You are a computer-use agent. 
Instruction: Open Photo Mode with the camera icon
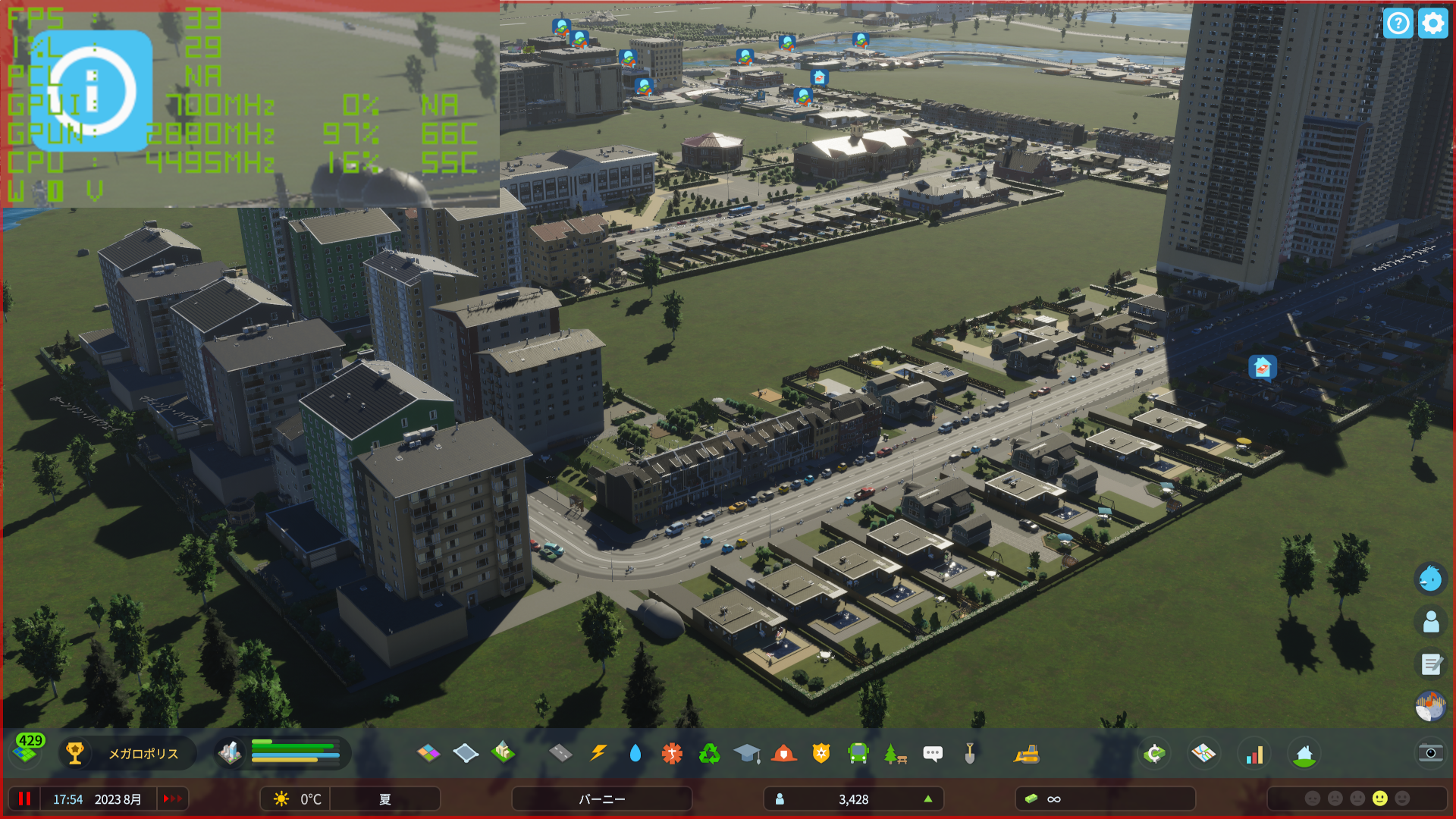click(x=1430, y=754)
